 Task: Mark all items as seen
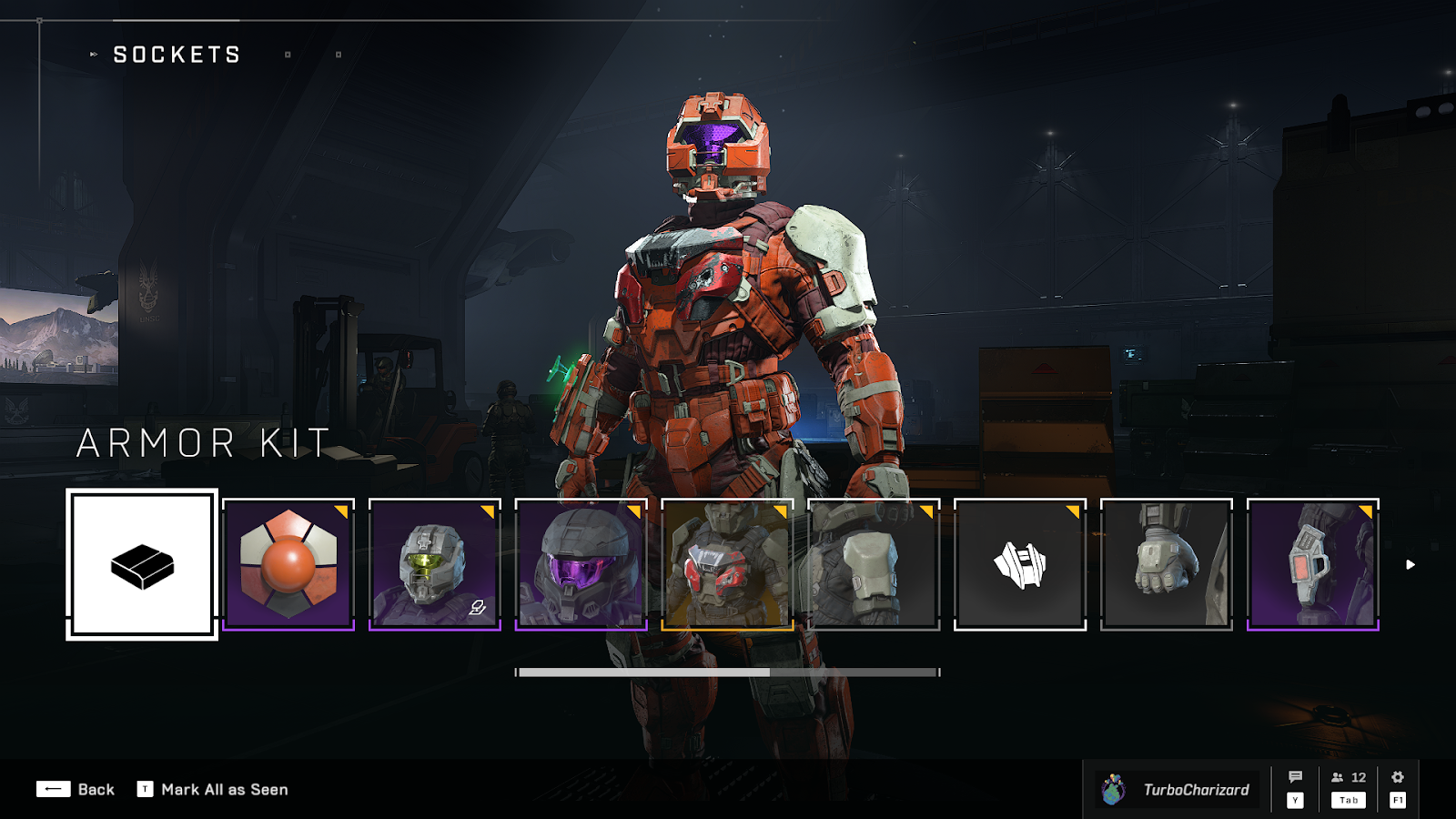(x=213, y=789)
